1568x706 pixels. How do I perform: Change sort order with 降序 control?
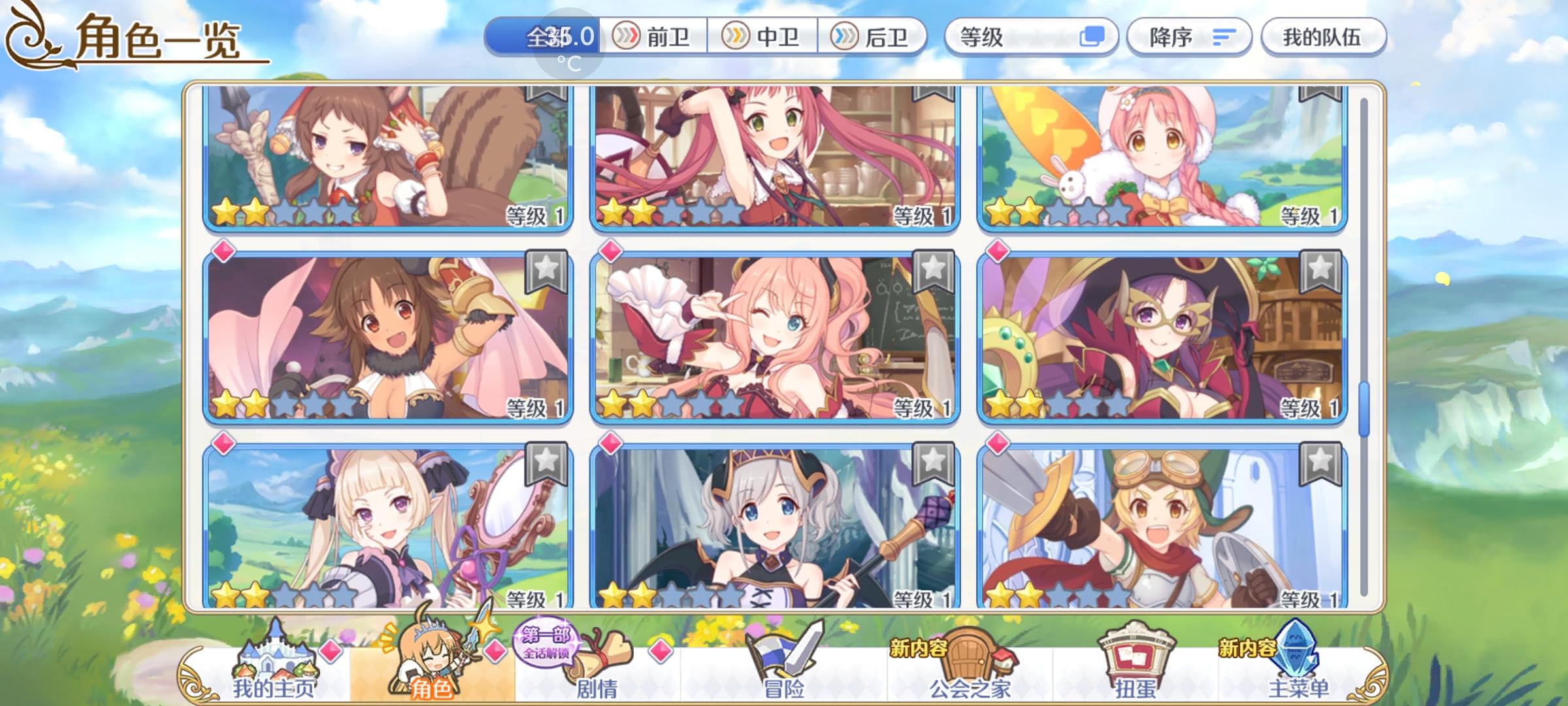(x=1189, y=37)
